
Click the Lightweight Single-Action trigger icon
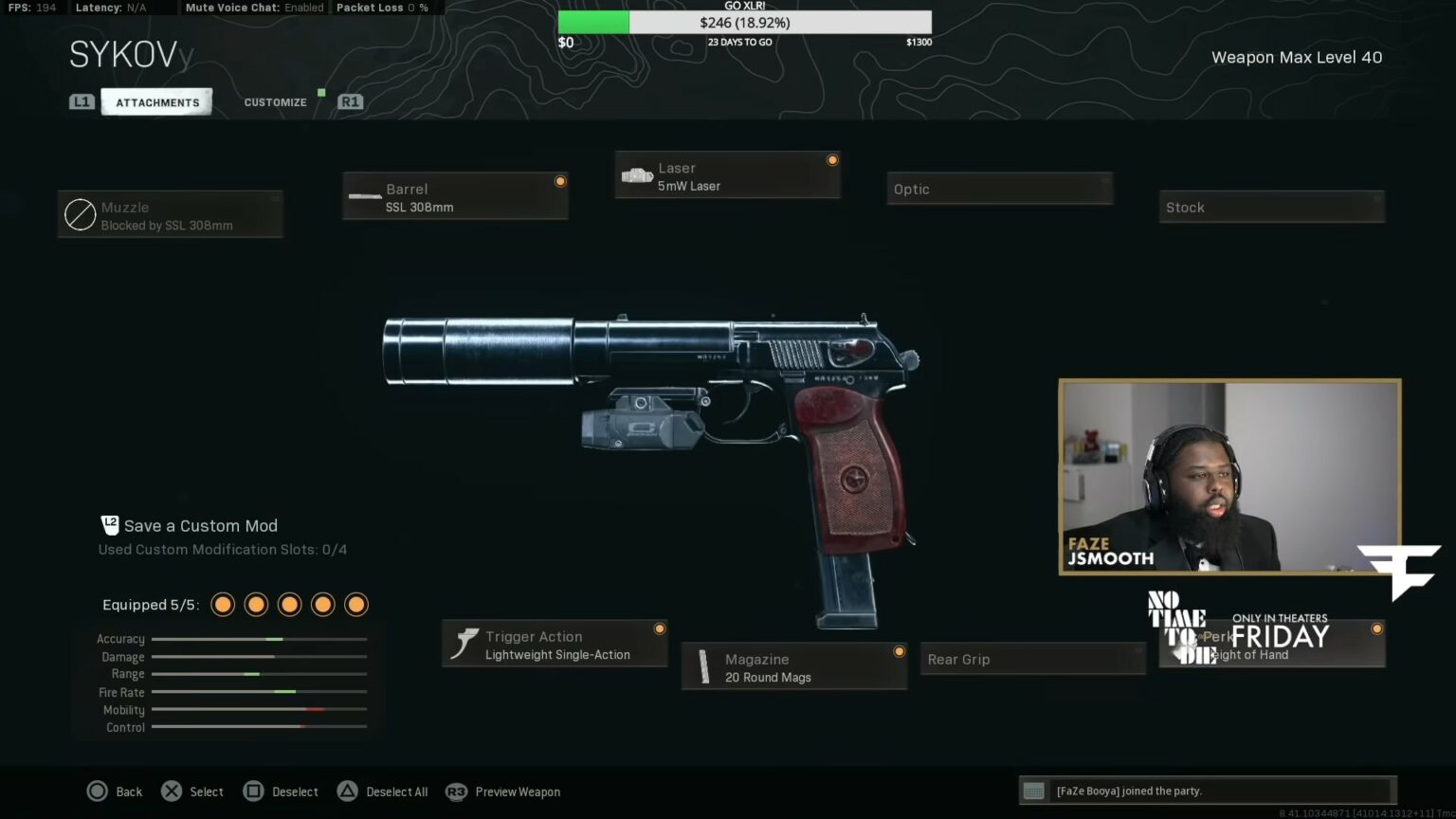click(x=464, y=643)
